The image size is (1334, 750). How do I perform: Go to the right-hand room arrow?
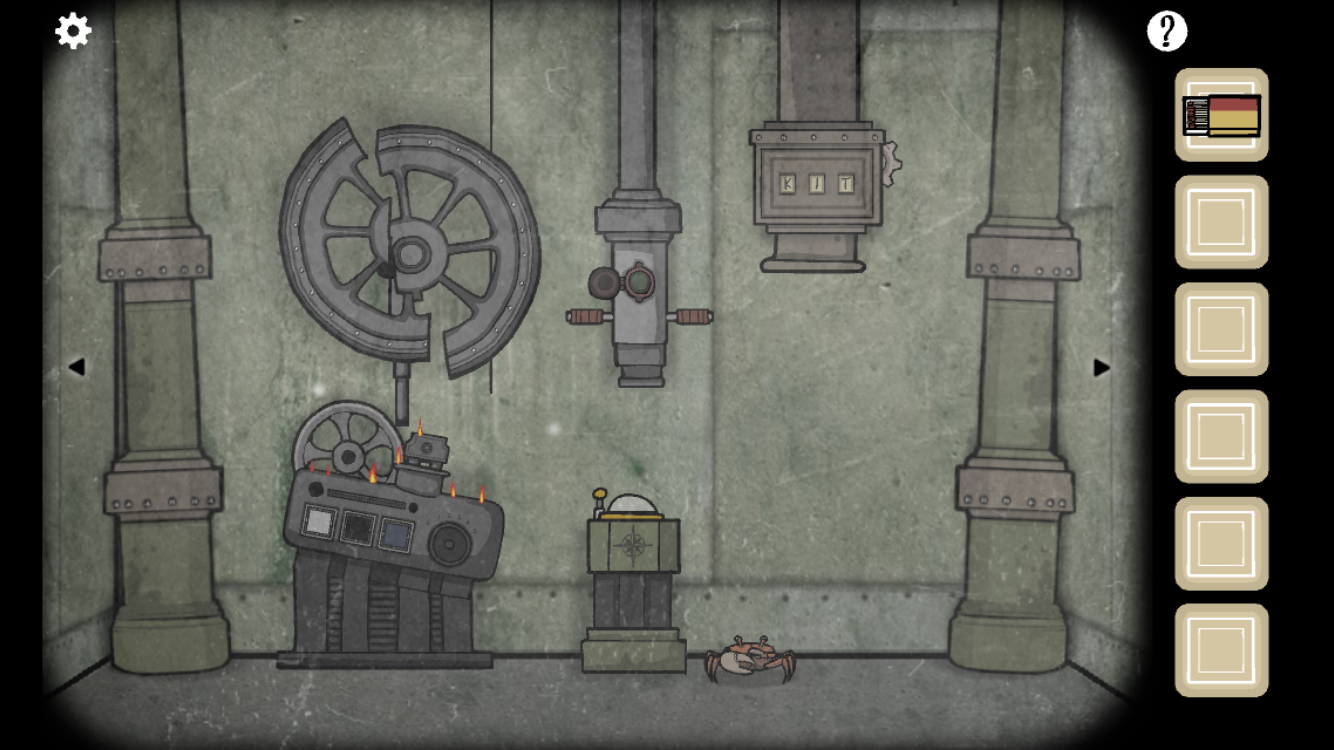(x=1101, y=367)
